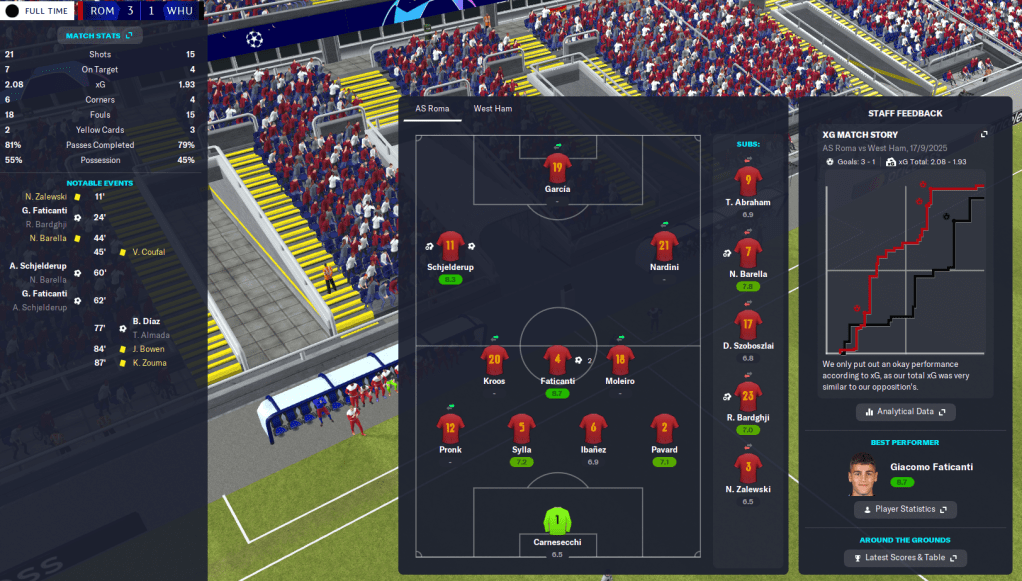
Task: Choose Schjelderup on the left wing
Action: tap(450, 246)
